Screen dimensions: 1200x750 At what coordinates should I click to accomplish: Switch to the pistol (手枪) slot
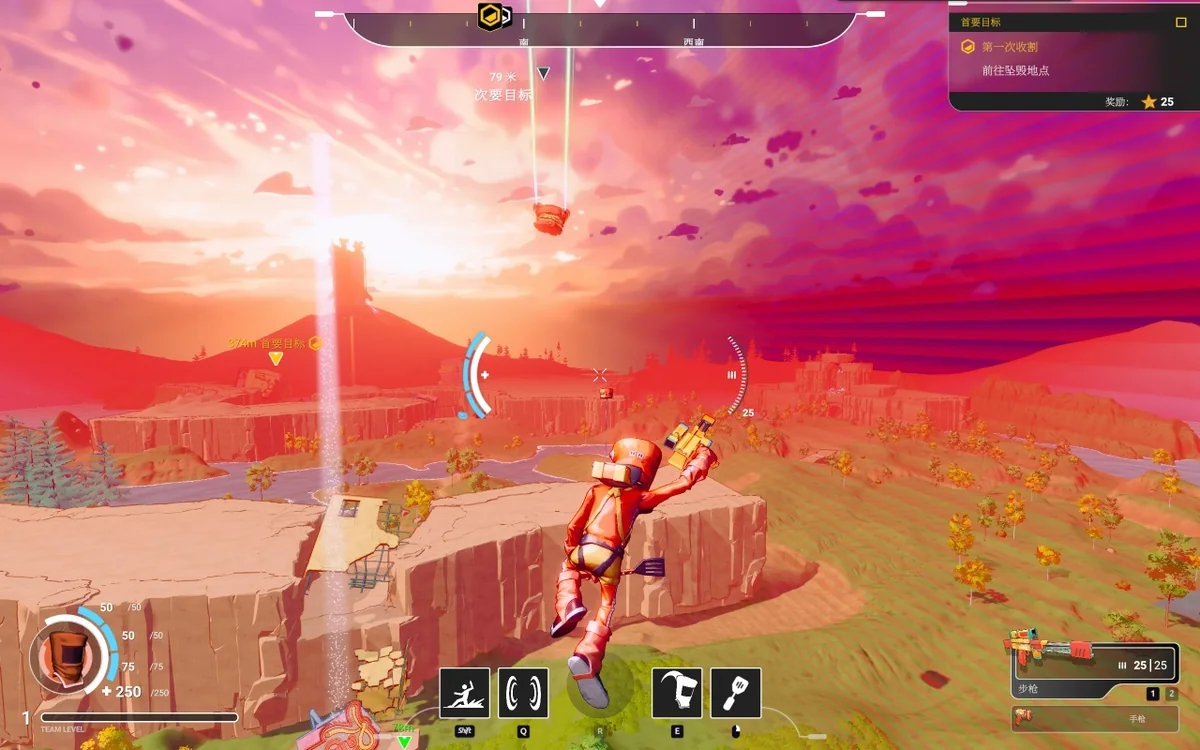coord(1093,718)
